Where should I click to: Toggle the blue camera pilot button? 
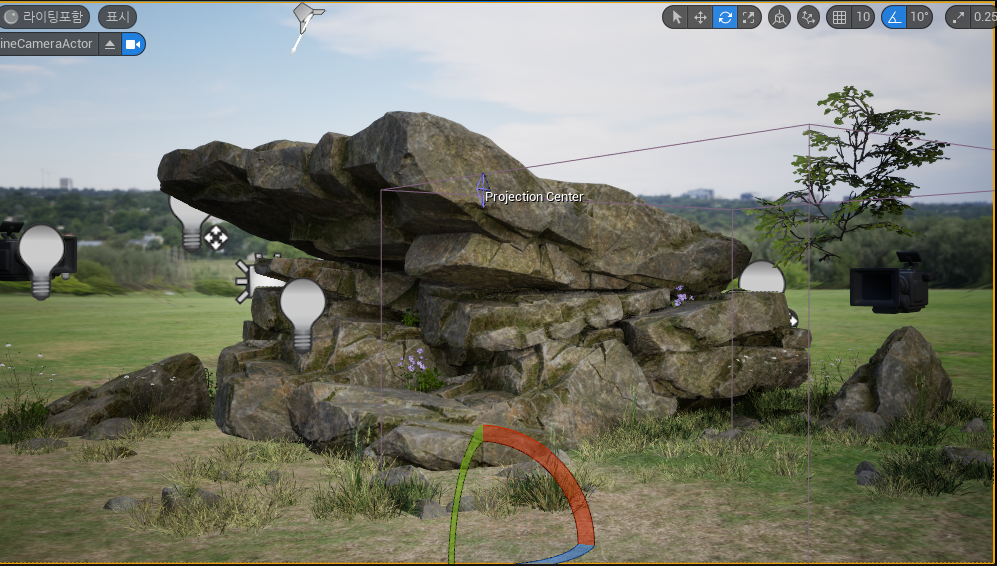coord(133,44)
